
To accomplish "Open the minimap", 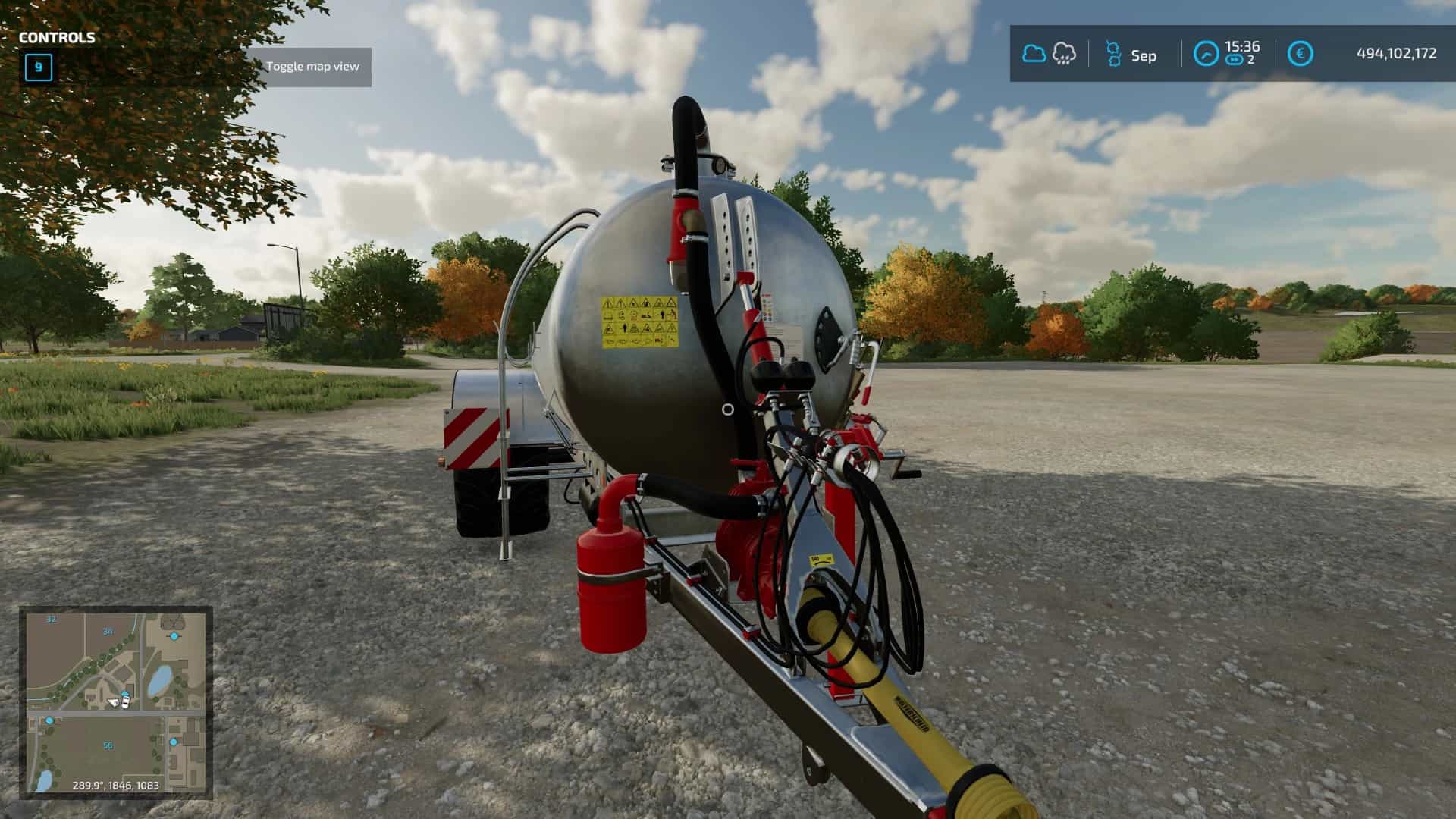I will (115, 701).
